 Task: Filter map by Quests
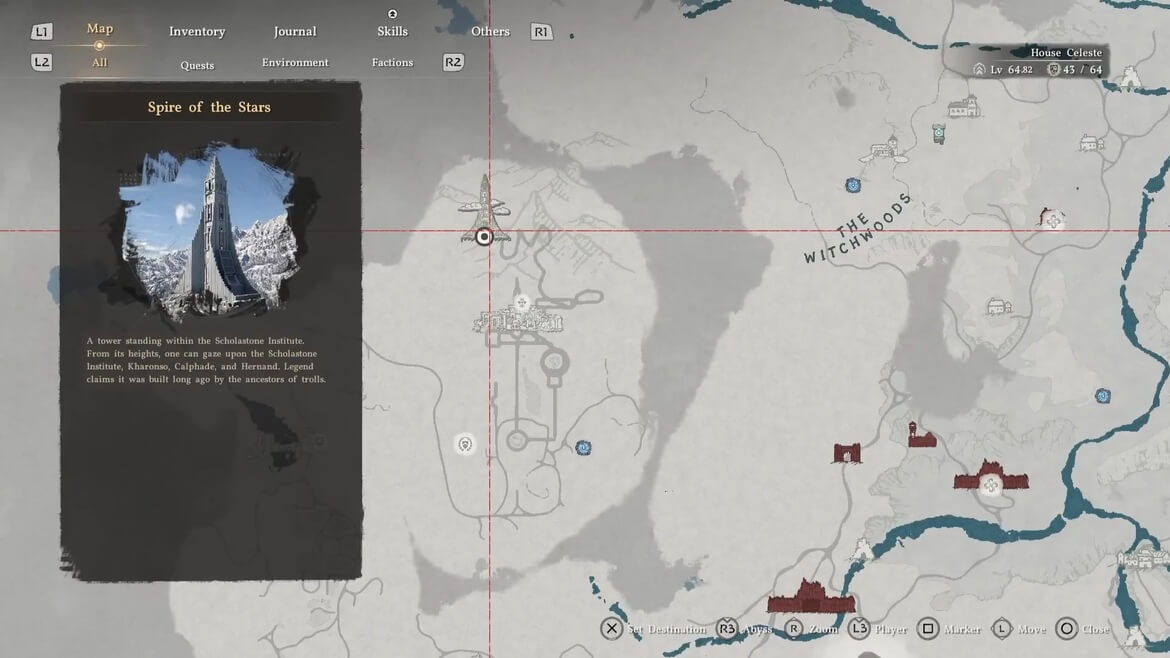(197, 65)
